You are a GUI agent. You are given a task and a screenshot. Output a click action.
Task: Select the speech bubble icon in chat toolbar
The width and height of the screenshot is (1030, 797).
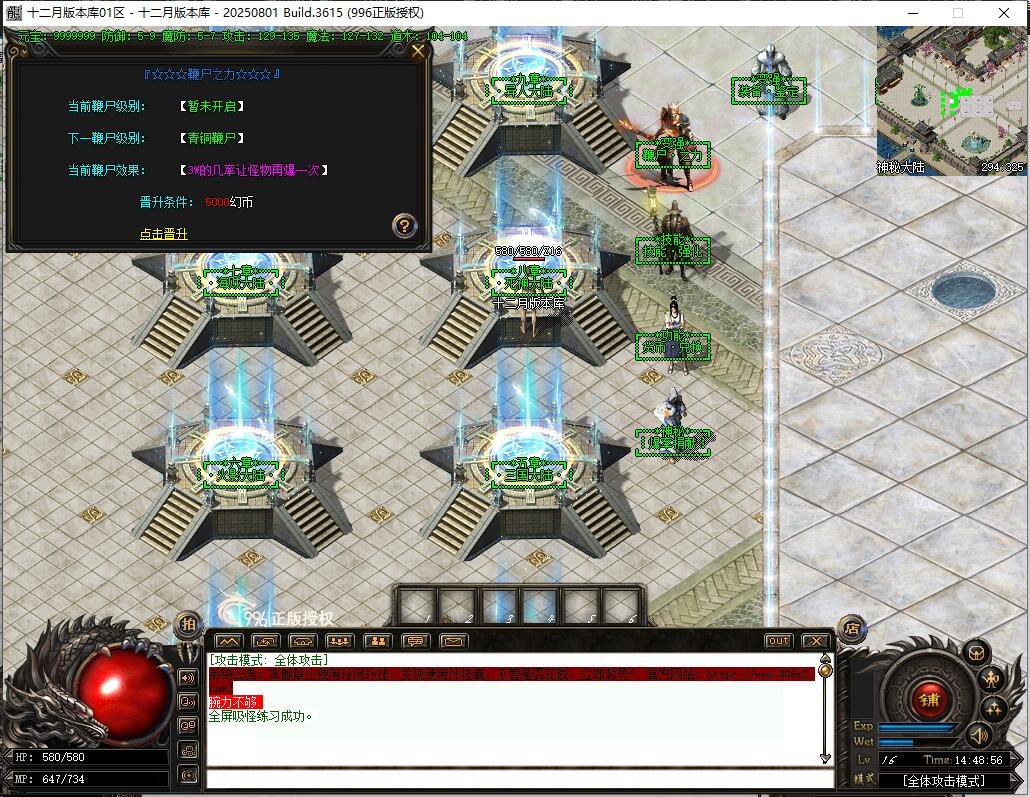(416, 641)
